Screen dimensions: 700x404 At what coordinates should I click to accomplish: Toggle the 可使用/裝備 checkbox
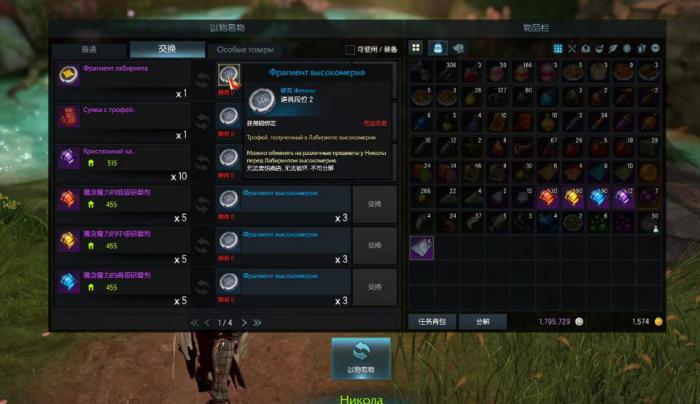click(x=350, y=50)
